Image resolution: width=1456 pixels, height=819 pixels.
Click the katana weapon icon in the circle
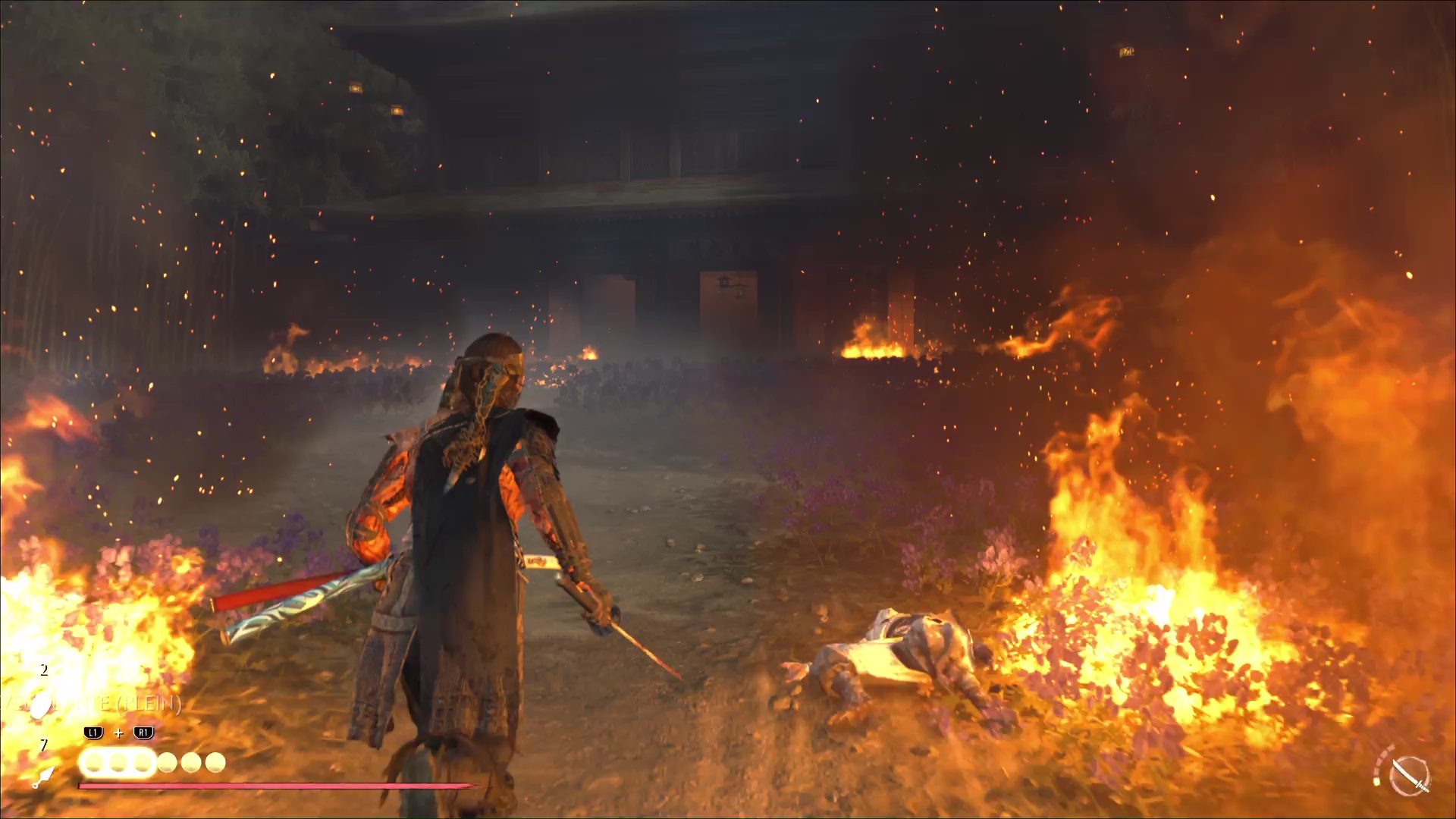(1410, 776)
